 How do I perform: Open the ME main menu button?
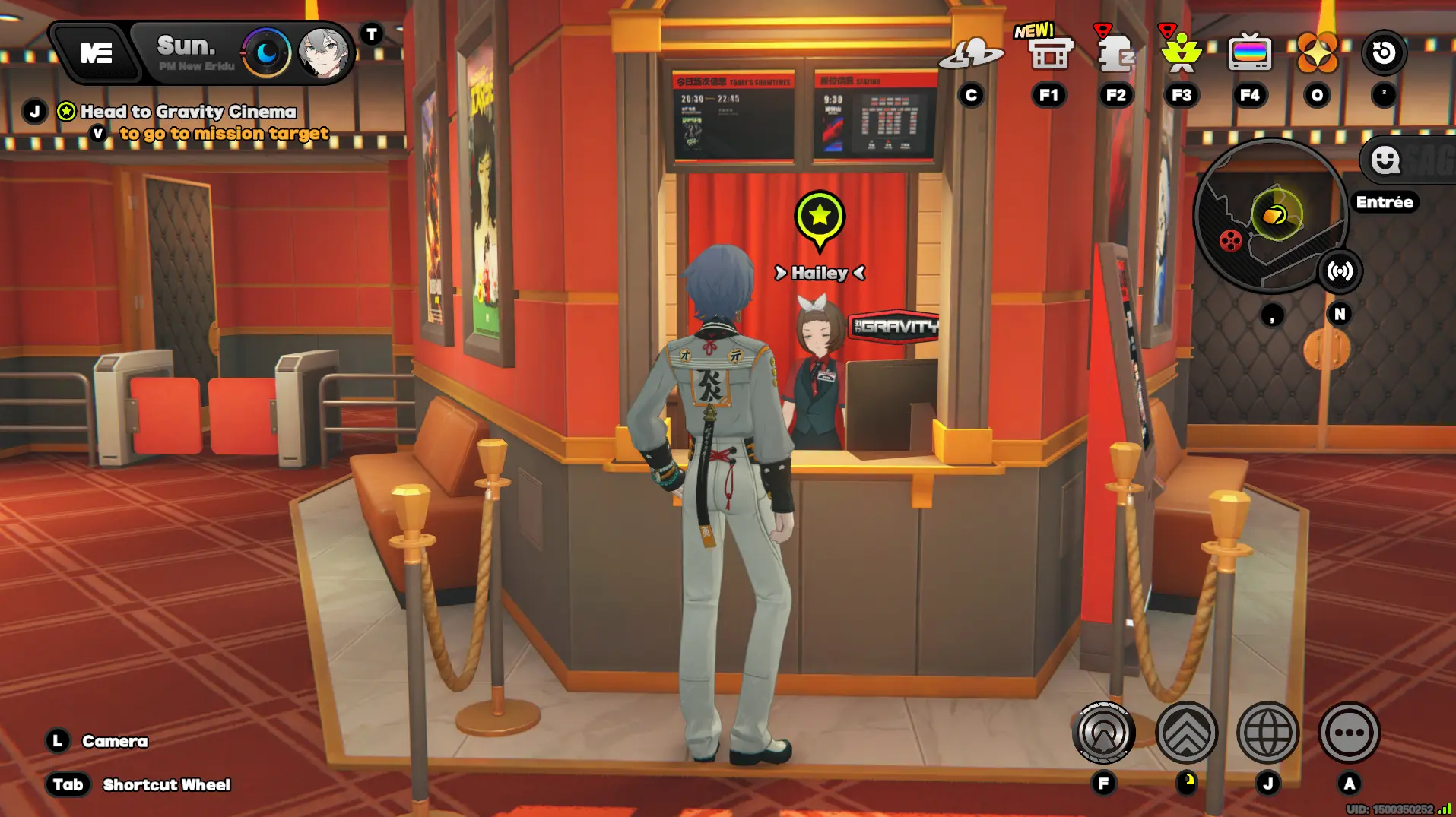click(x=97, y=53)
